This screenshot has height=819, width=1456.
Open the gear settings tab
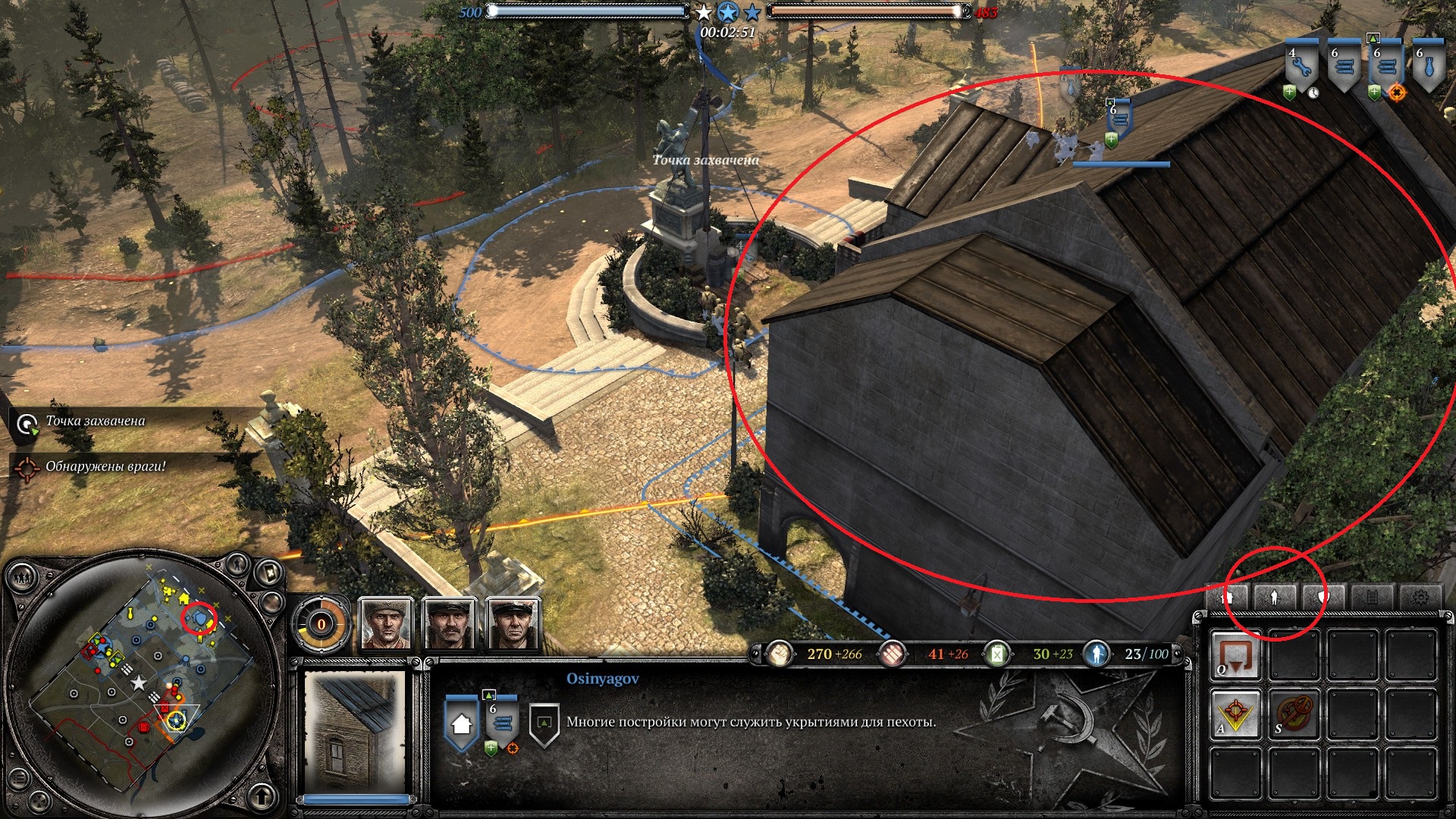tap(1420, 598)
